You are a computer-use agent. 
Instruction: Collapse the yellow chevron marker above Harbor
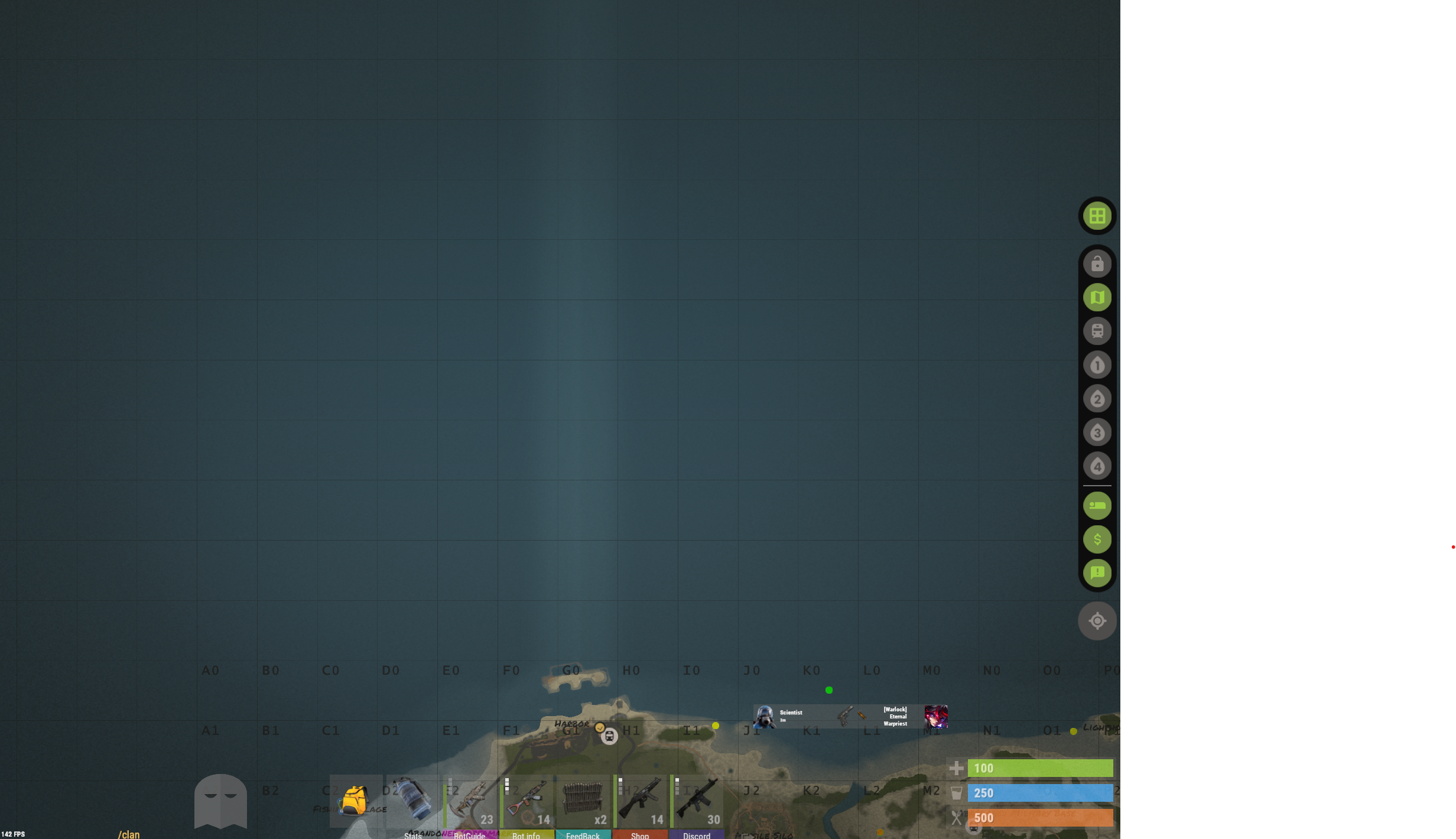(x=600, y=728)
